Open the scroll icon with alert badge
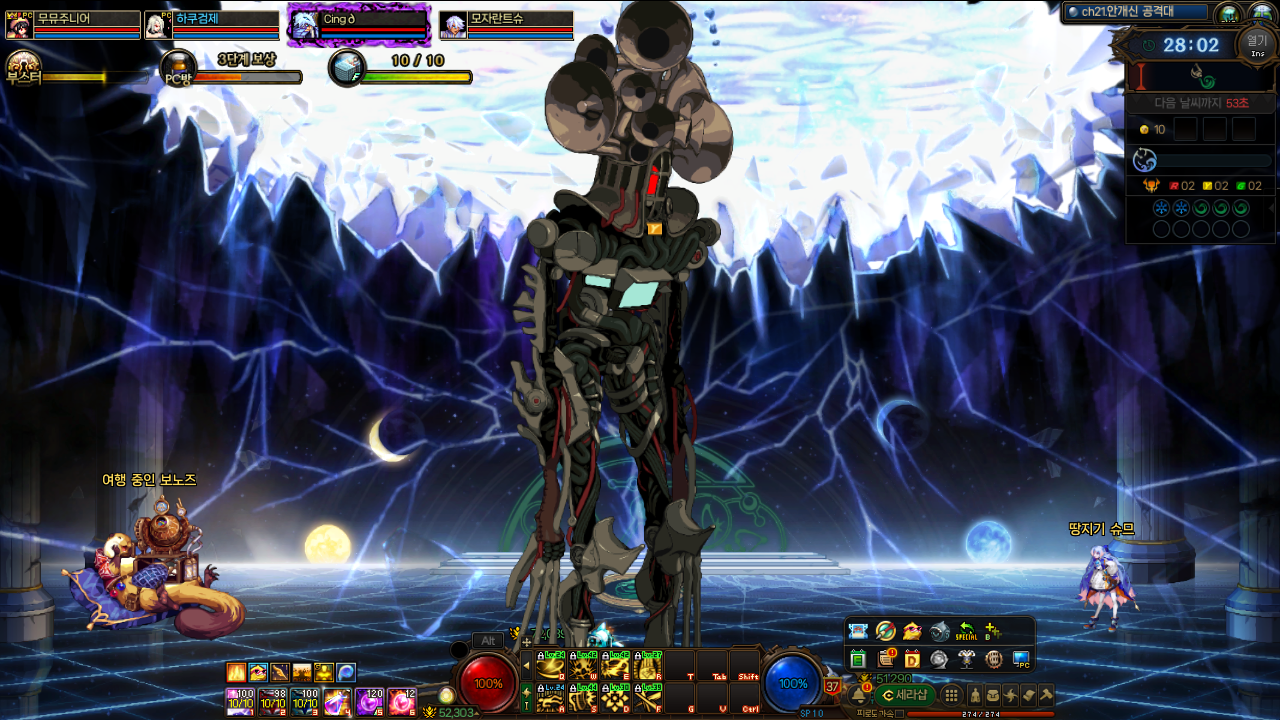Screen dimensions: 1280x720 885,659
